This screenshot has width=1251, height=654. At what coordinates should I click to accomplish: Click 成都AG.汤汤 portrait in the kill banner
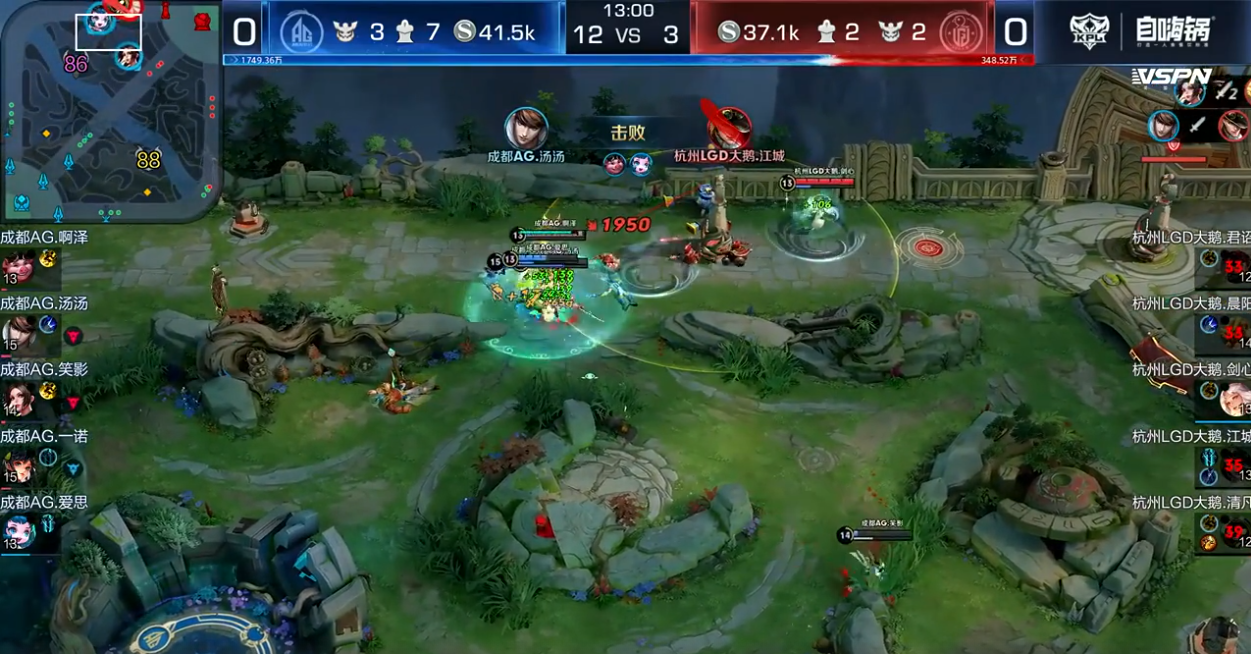tap(526, 128)
